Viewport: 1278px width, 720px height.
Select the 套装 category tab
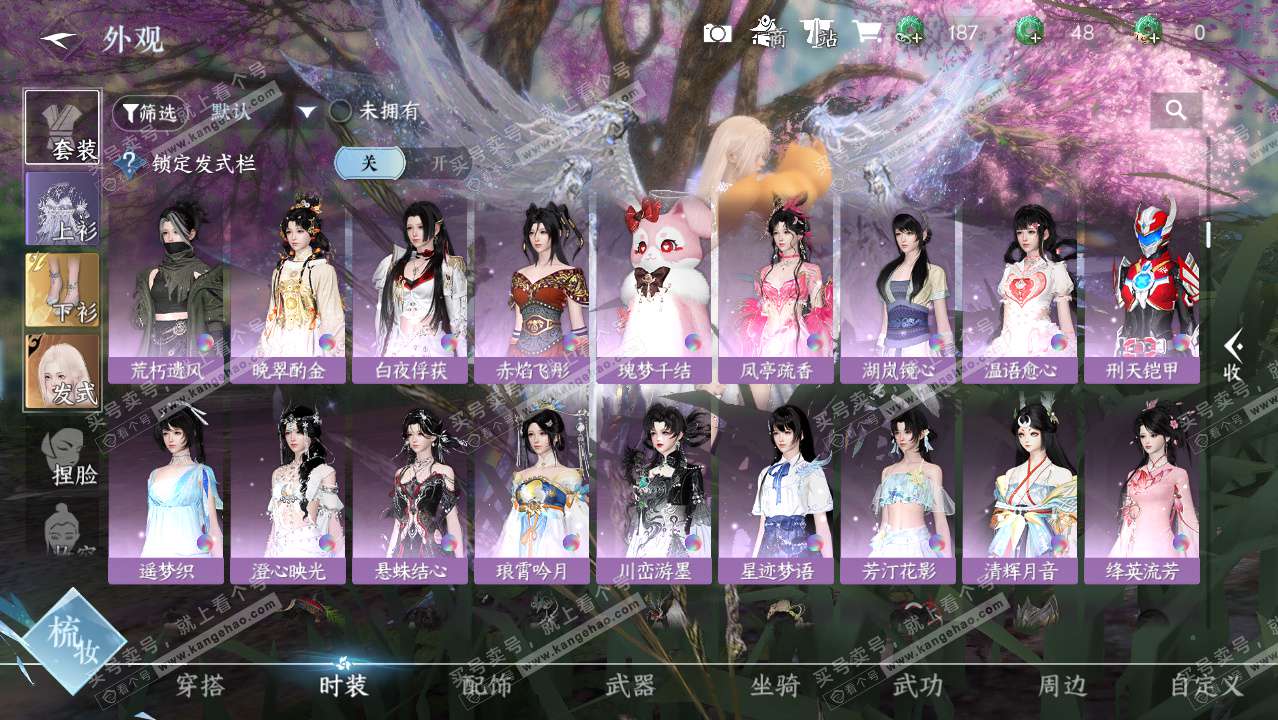click(x=63, y=127)
